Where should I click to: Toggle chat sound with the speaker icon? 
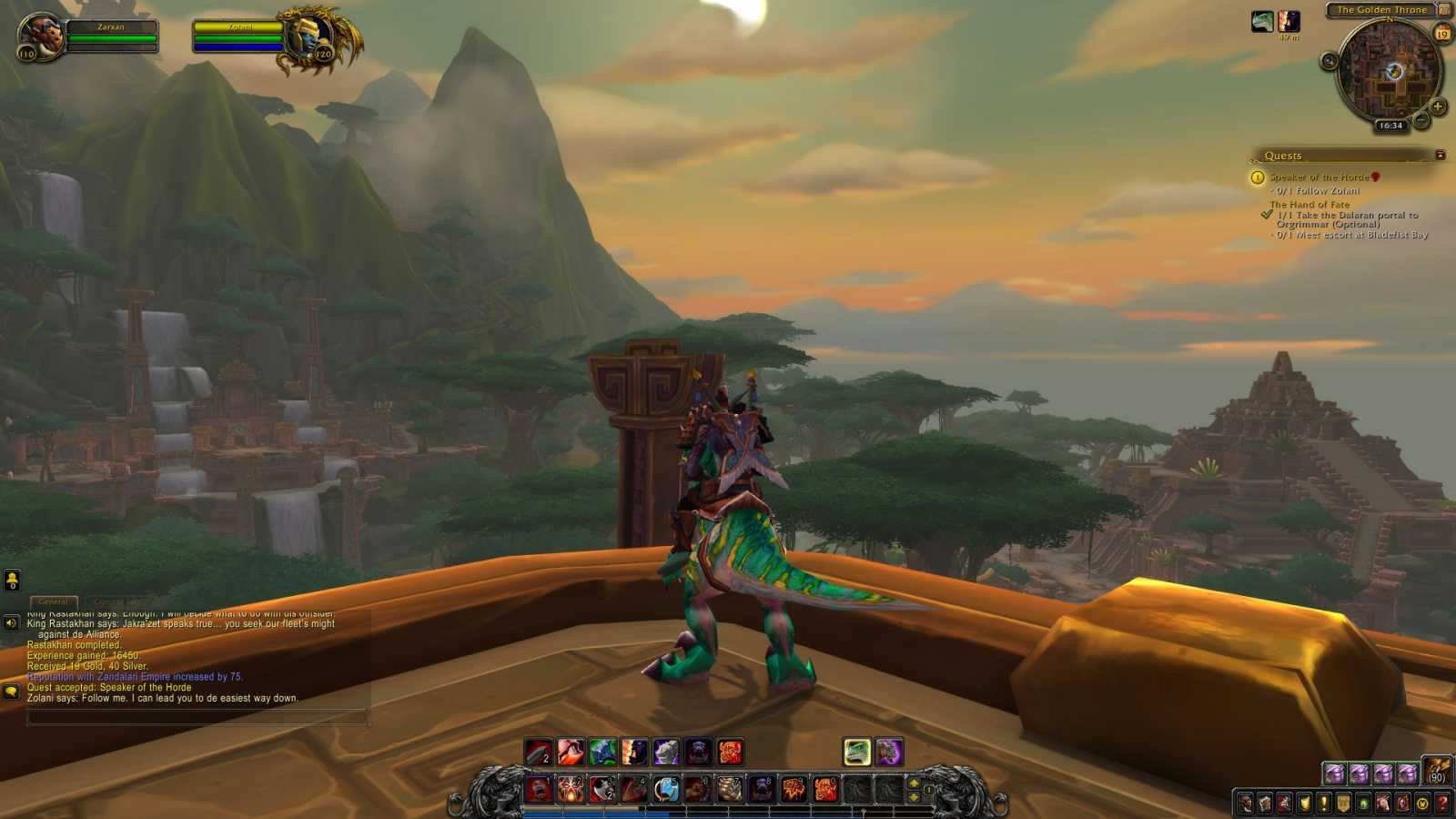(10, 622)
